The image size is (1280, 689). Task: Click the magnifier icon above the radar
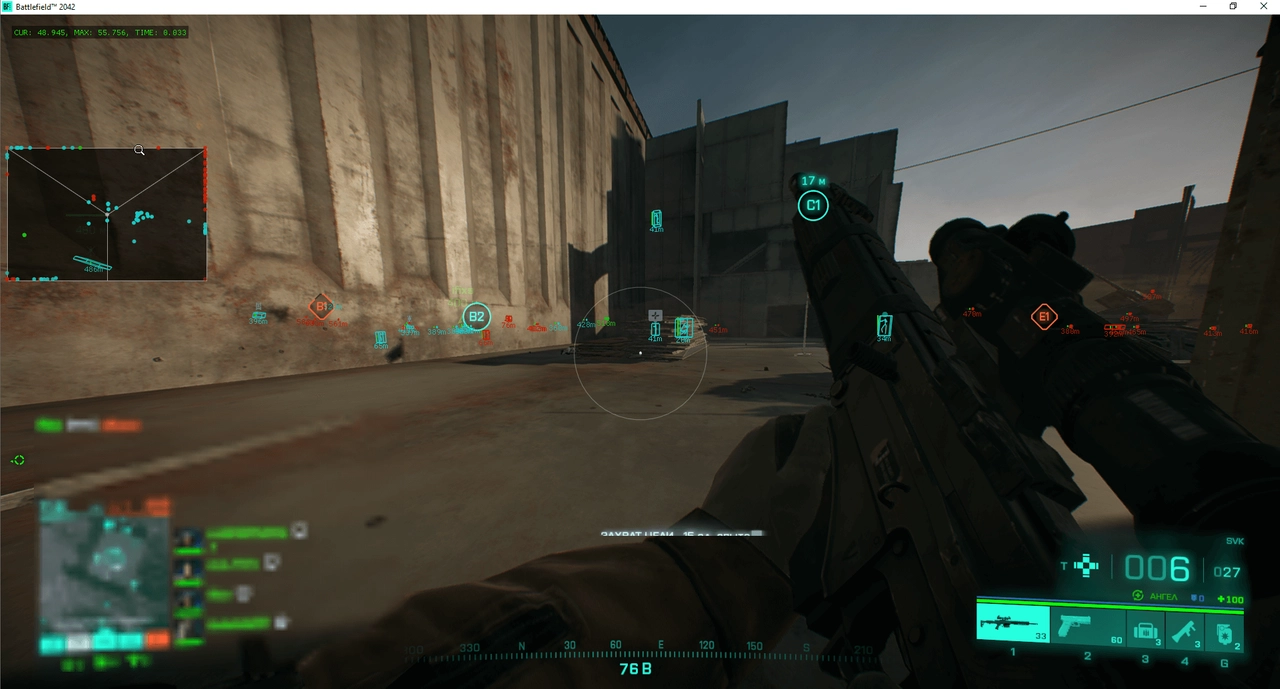point(140,151)
